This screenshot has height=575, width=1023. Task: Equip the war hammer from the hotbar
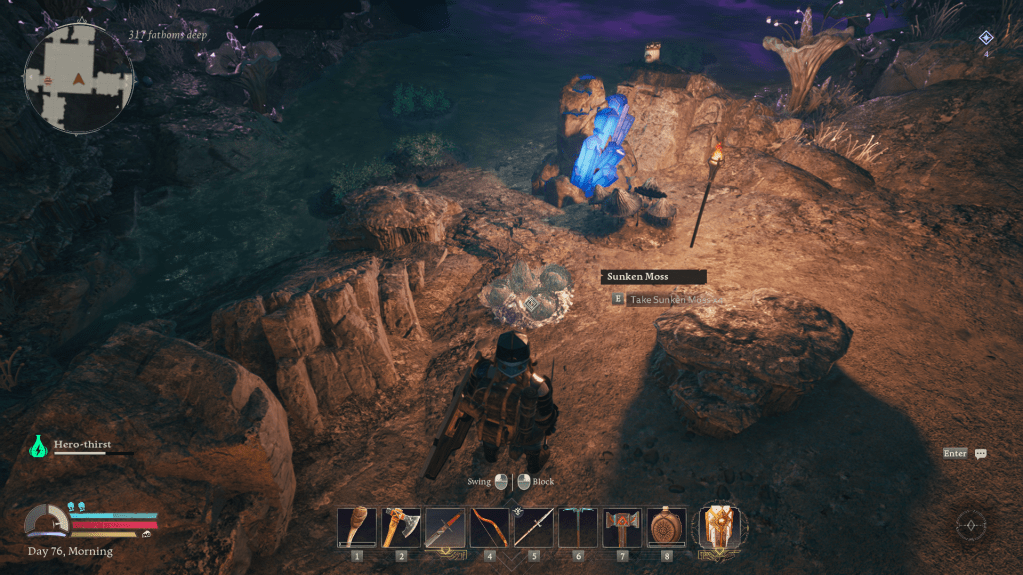pyautogui.click(x=622, y=527)
